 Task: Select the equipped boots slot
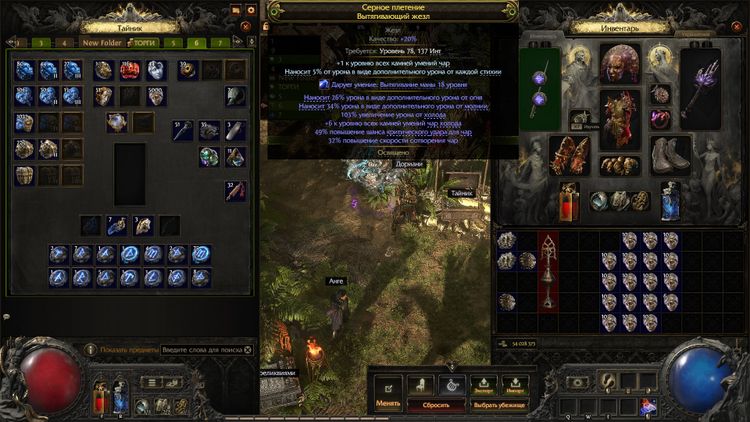[670, 154]
